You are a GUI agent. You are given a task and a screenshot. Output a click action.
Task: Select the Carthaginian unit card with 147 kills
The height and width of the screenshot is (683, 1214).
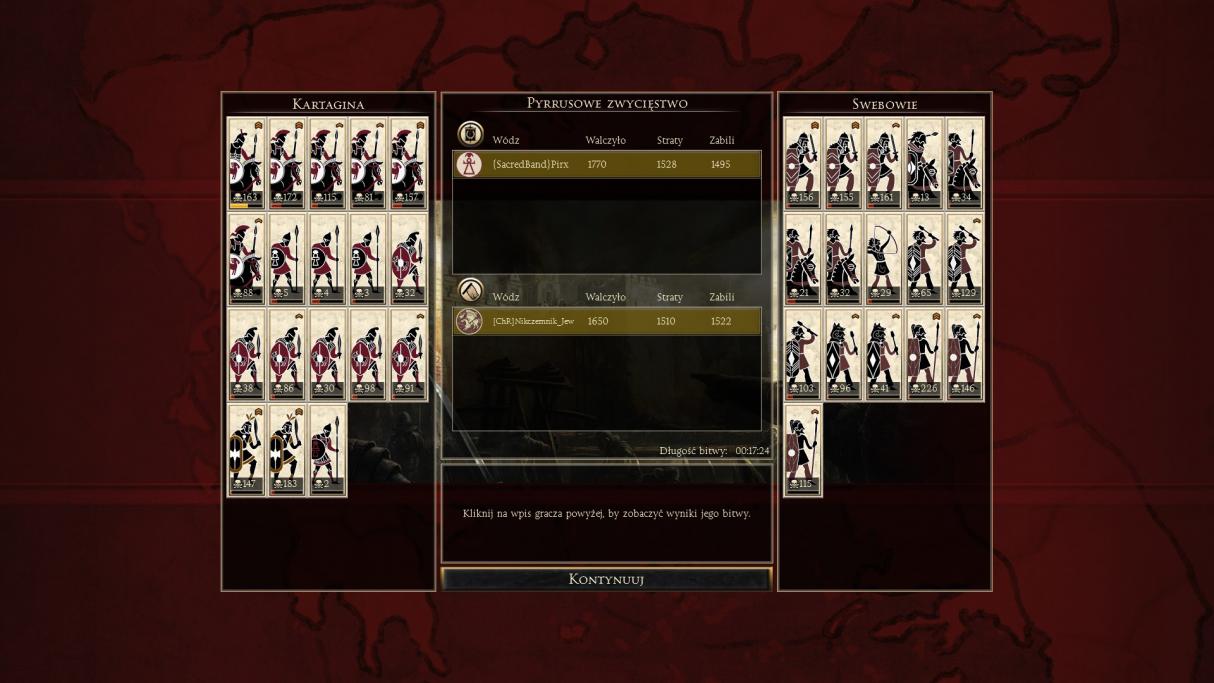click(x=246, y=450)
